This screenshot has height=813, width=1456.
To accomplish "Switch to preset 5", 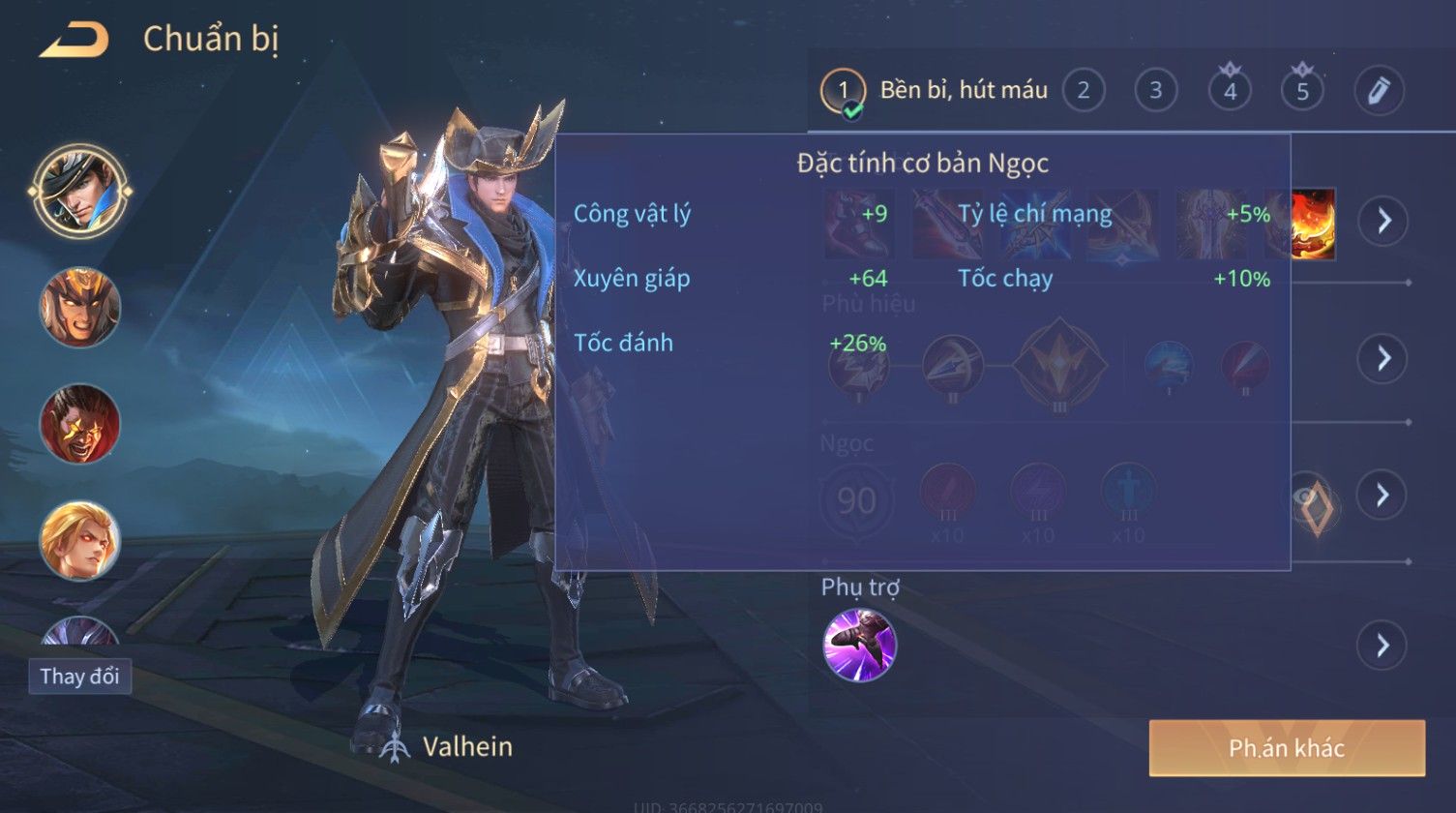I will (x=1302, y=91).
